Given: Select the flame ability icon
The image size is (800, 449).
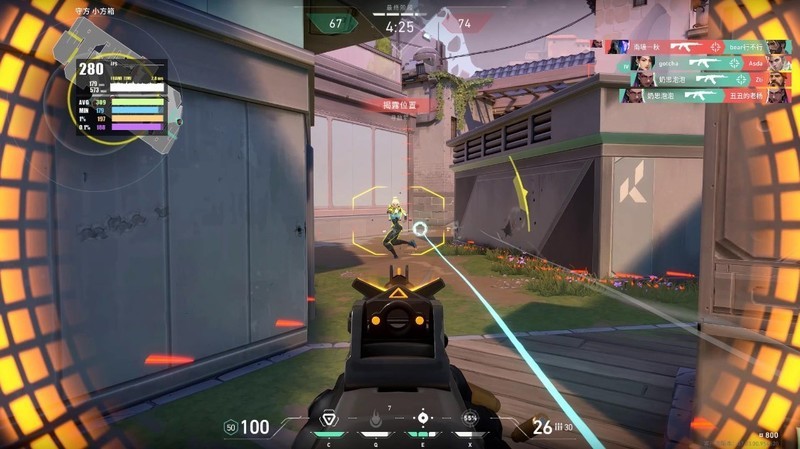Looking at the screenshot, I should point(375,419).
